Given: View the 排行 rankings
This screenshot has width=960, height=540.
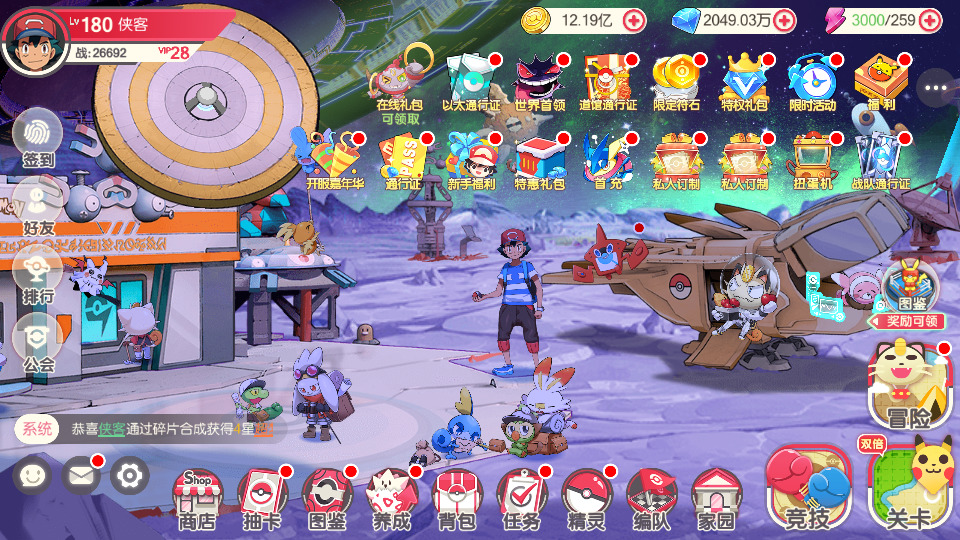Looking at the screenshot, I should pyautogui.click(x=38, y=275).
